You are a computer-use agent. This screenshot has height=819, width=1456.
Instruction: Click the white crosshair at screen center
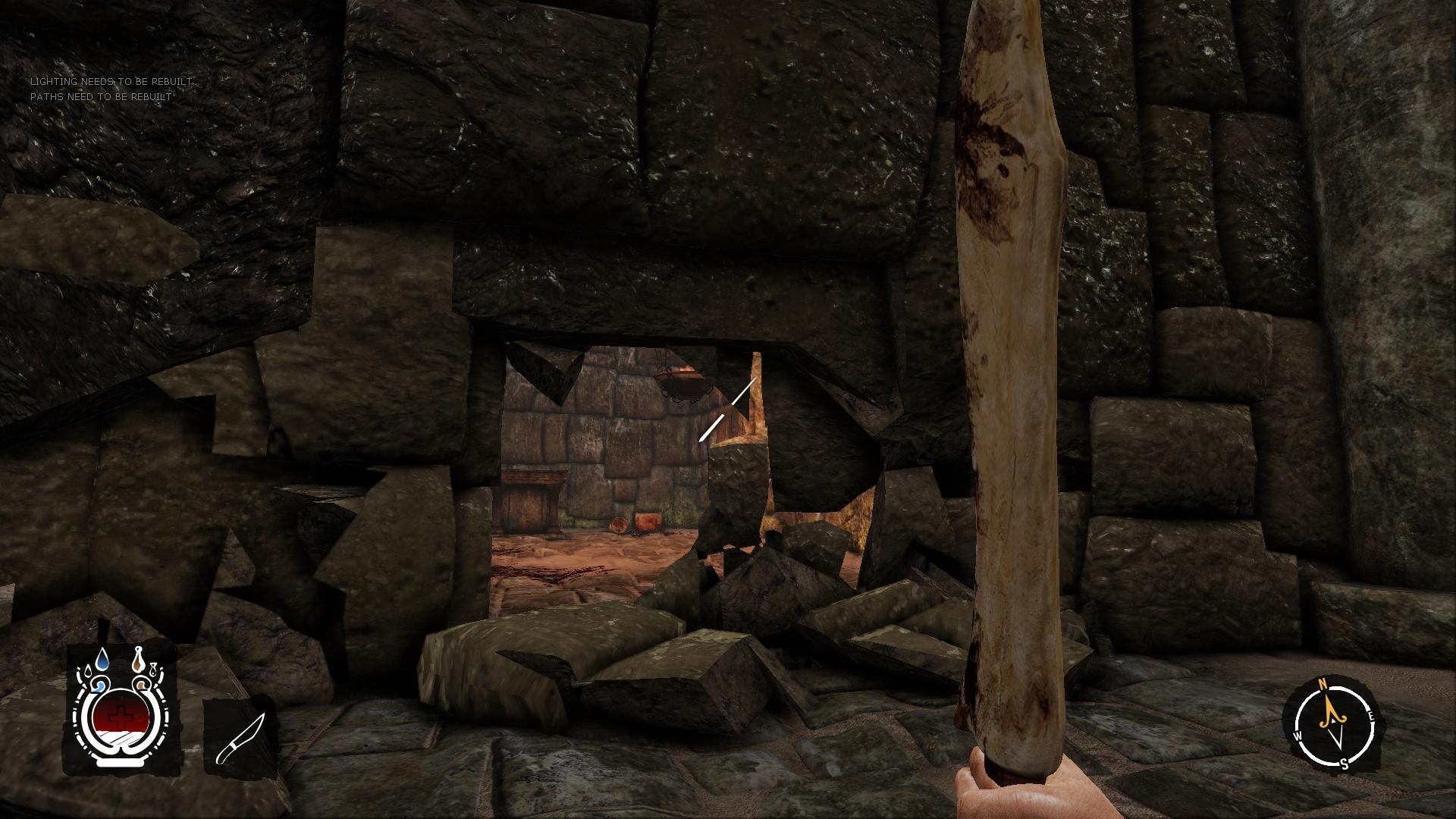pos(728,409)
